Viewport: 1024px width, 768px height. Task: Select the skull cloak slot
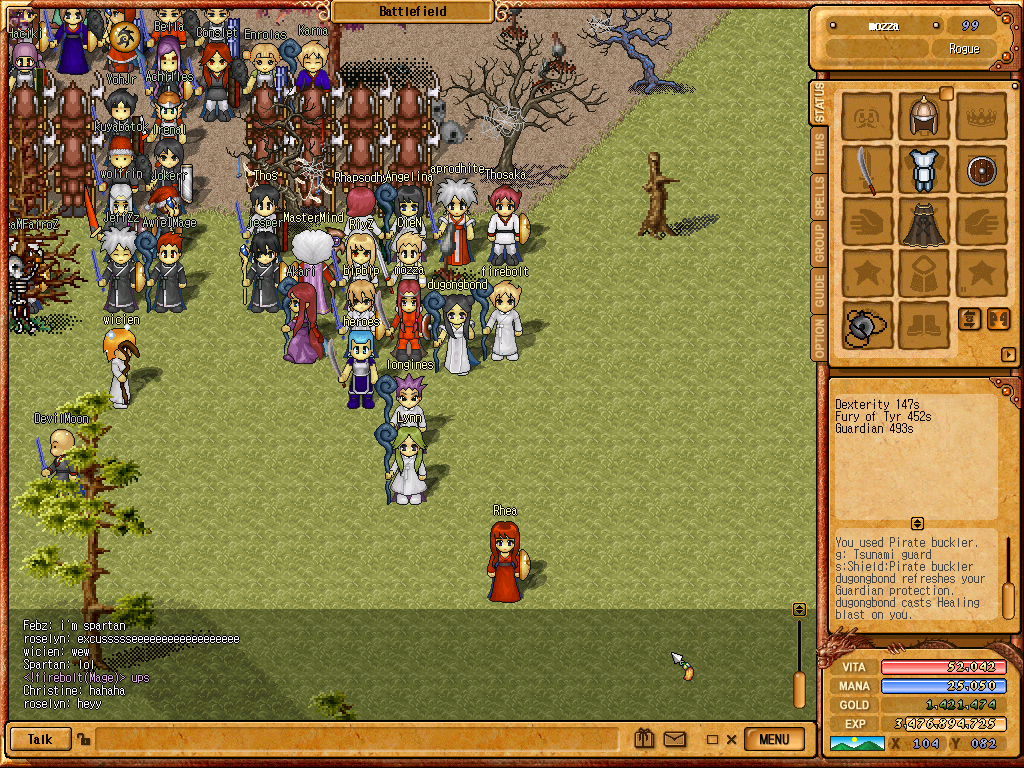coord(923,221)
